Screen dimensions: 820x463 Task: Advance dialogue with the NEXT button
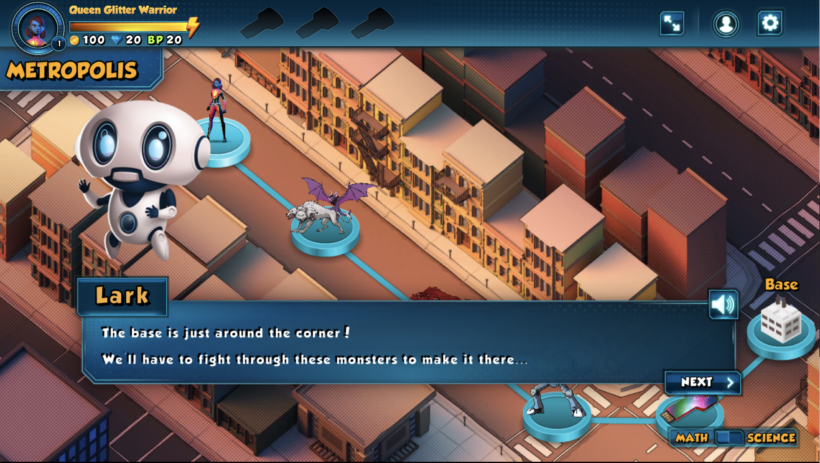[703, 382]
